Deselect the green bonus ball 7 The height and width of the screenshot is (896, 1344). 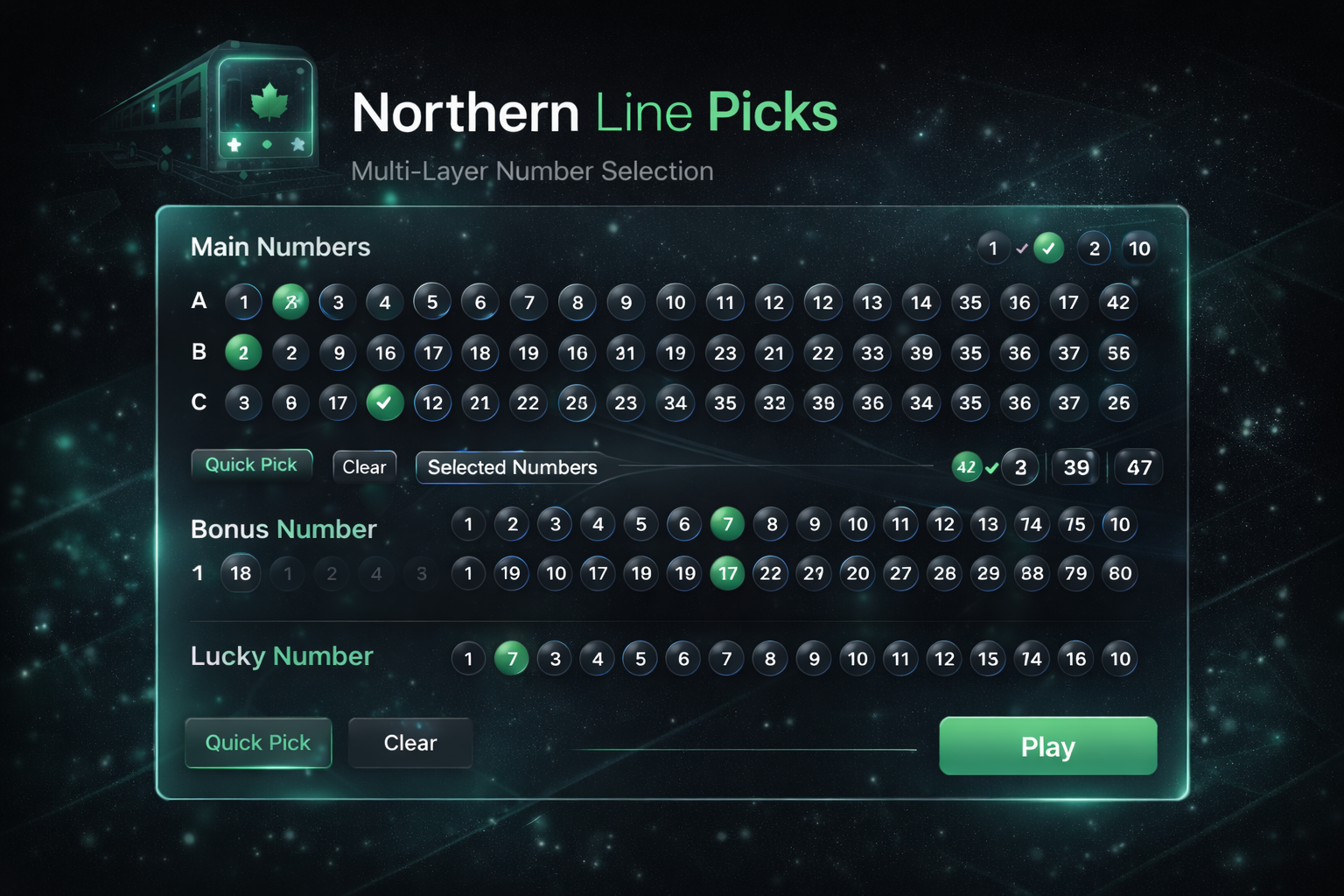[x=727, y=524]
